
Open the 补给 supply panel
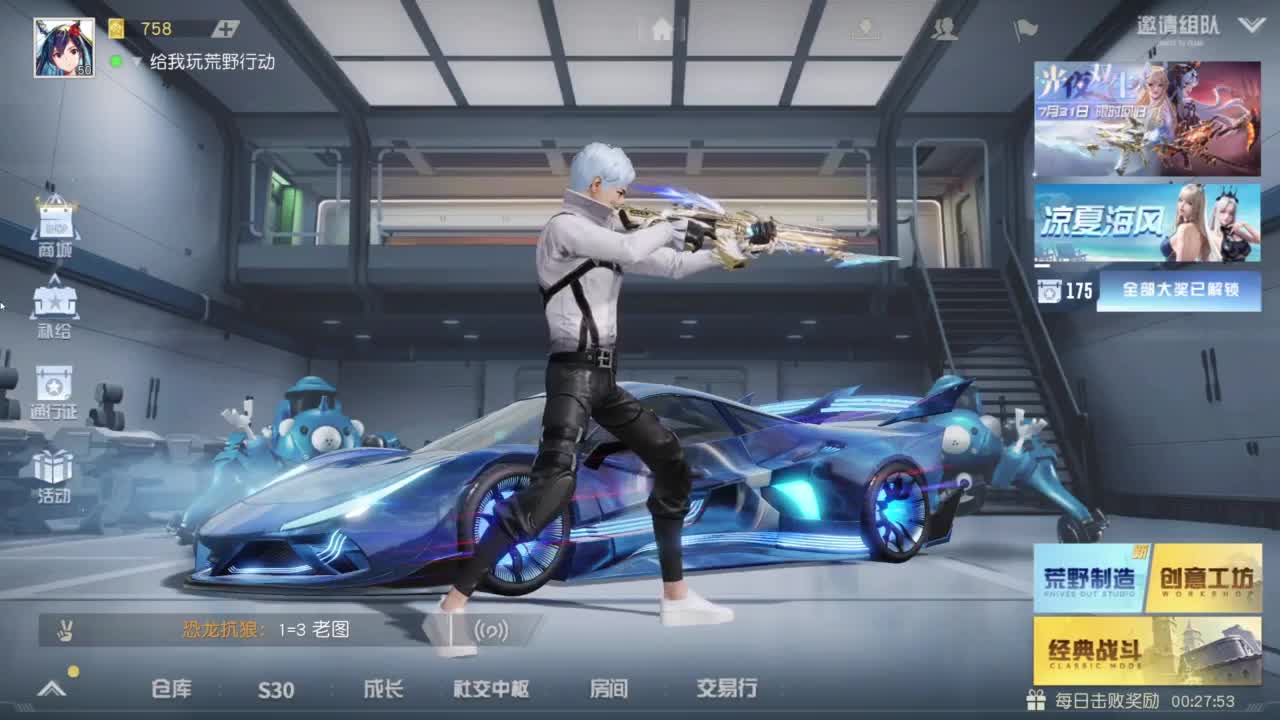click(x=55, y=305)
